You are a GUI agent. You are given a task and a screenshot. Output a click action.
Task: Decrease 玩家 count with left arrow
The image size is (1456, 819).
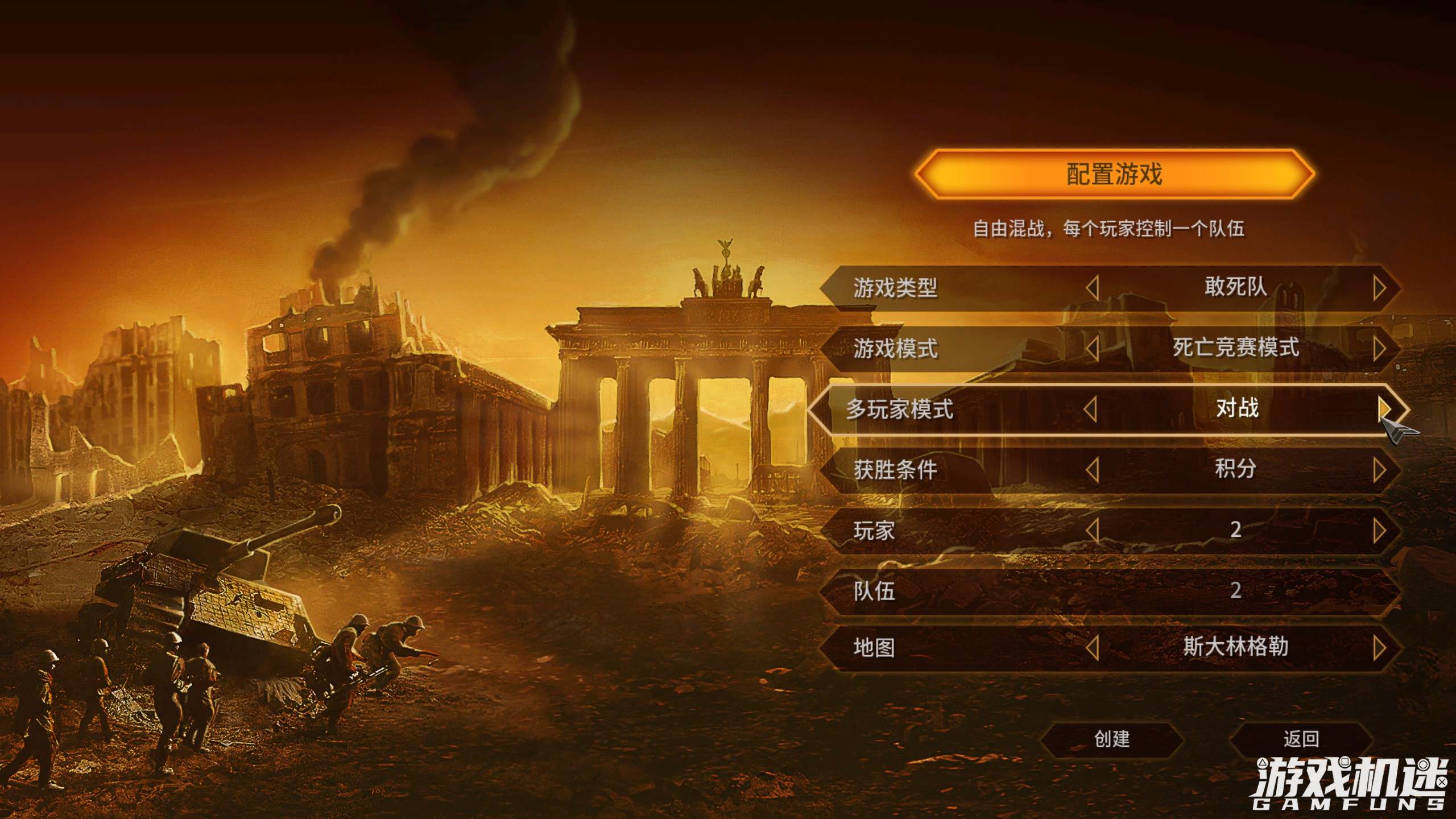click(x=1092, y=531)
